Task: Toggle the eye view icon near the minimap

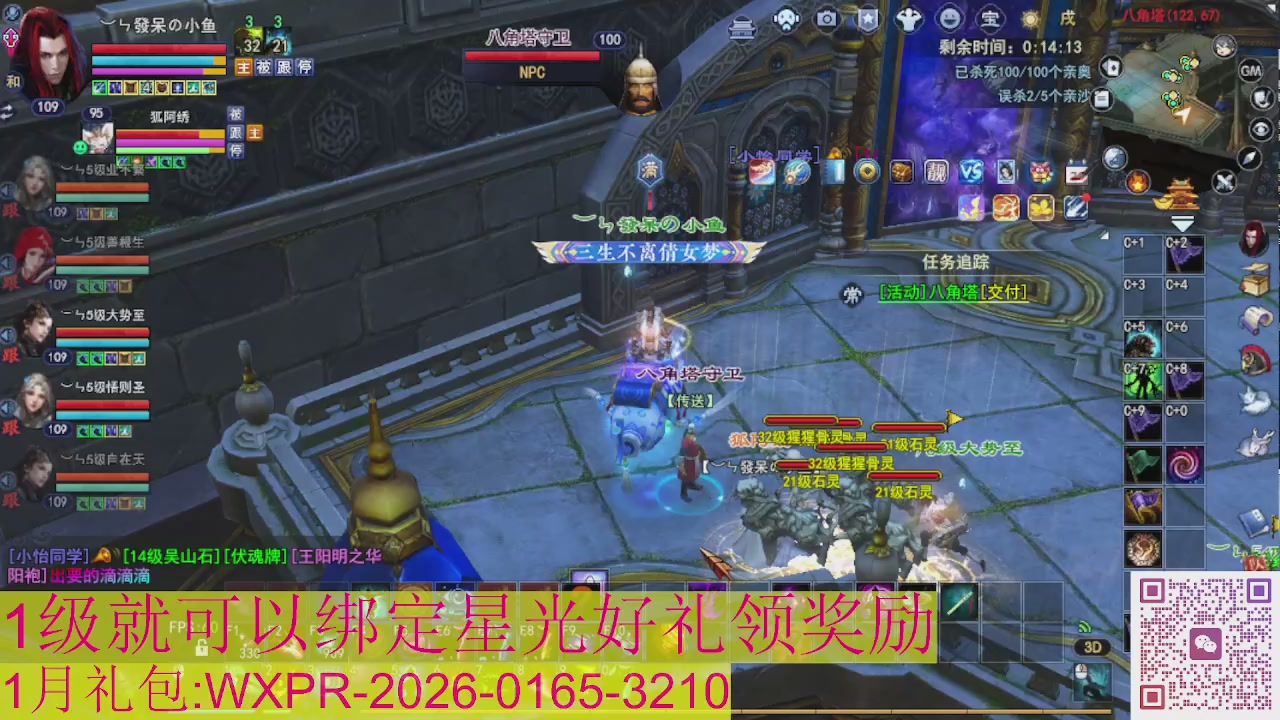Action: point(1261,129)
